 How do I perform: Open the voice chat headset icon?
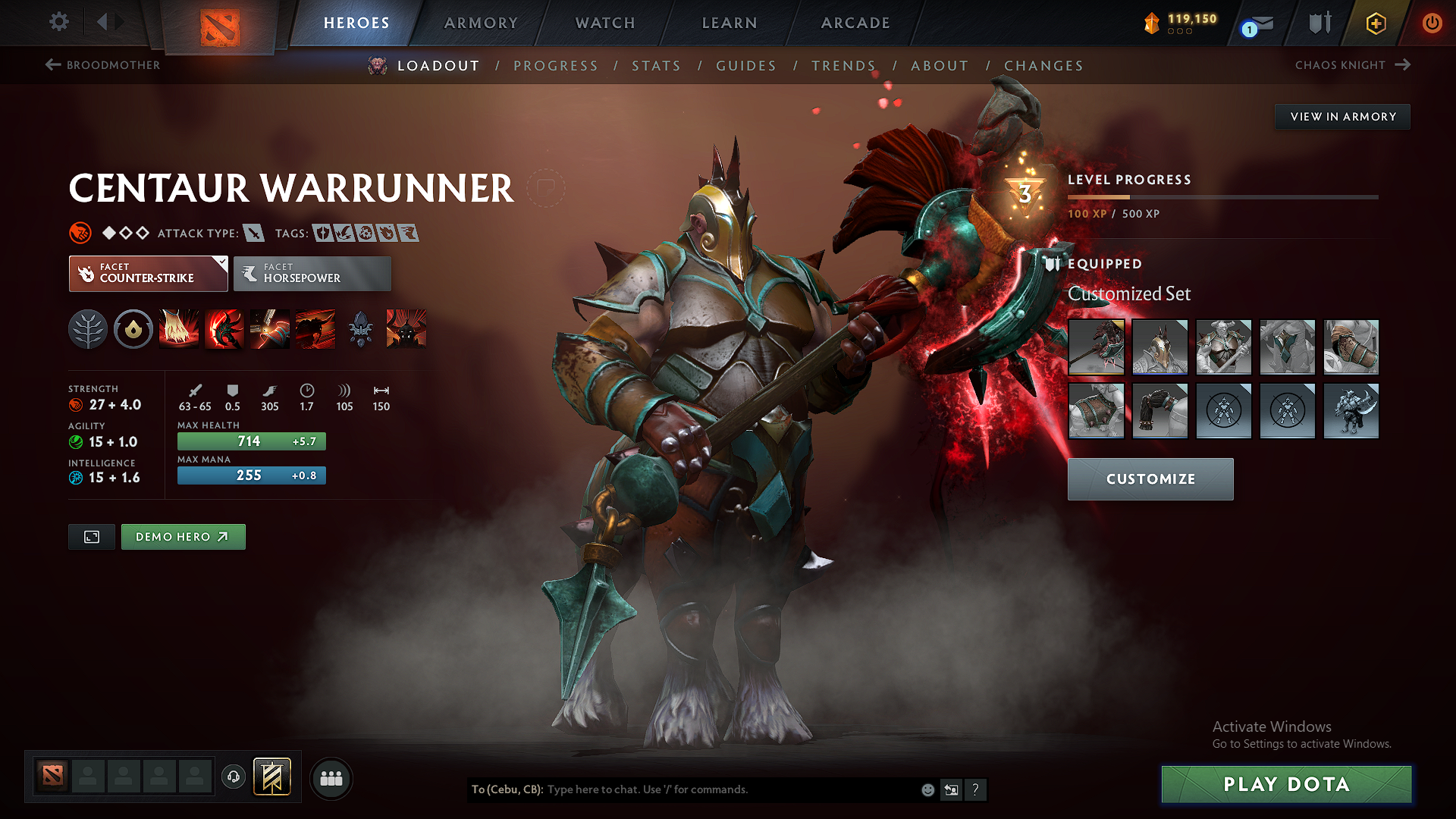233,778
